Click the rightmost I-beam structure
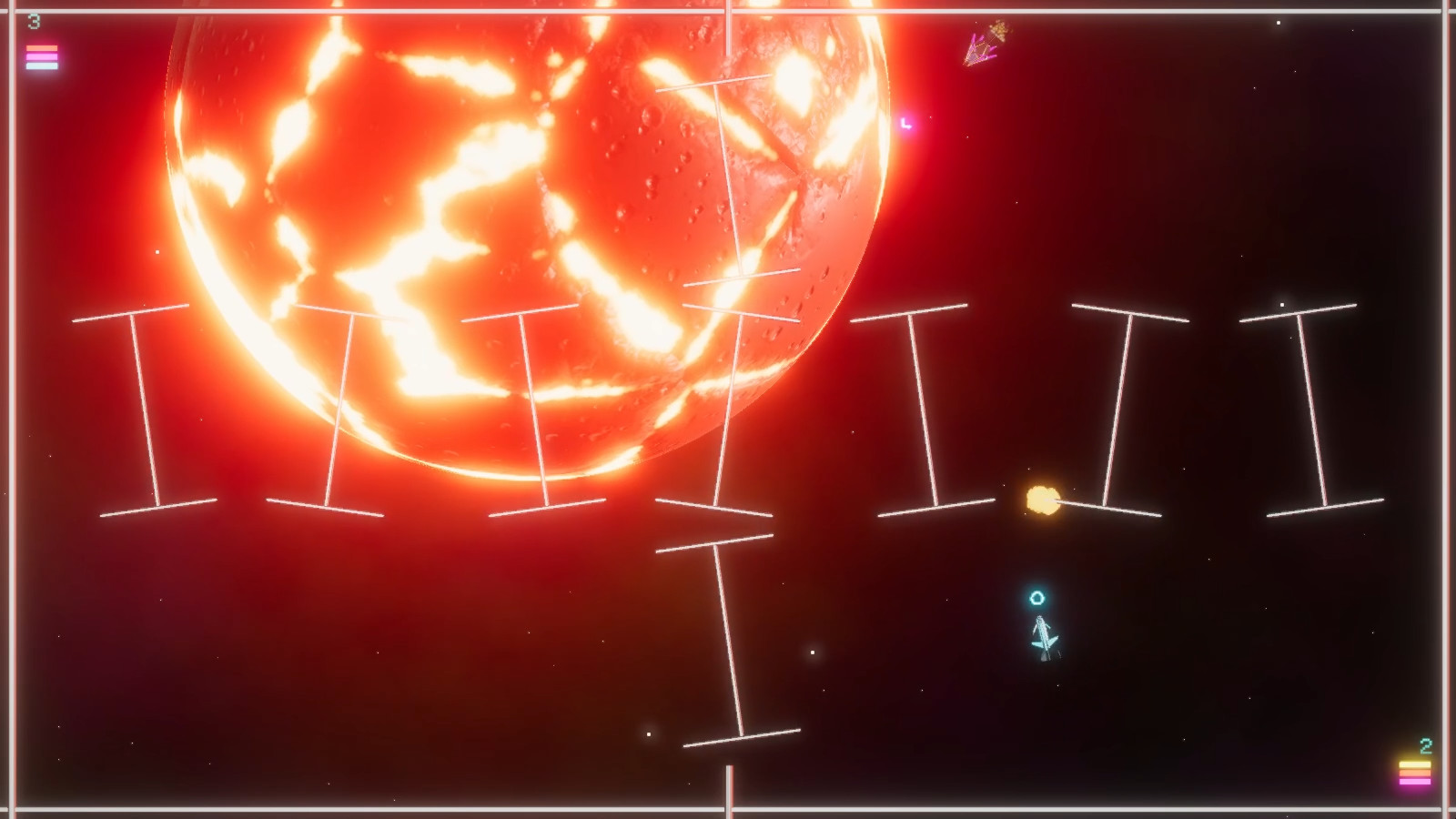The image size is (1456, 819). click(x=1310, y=409)
